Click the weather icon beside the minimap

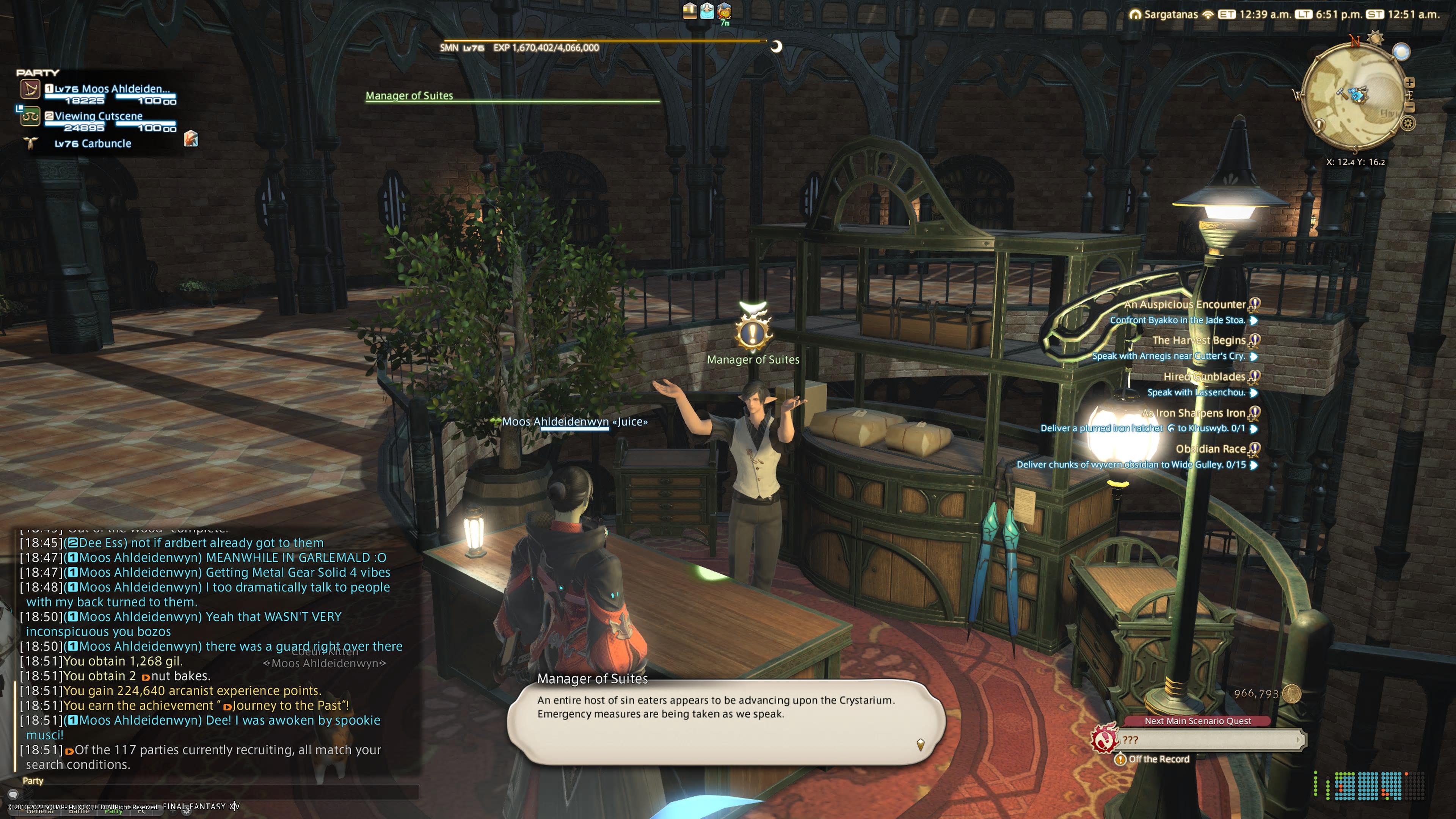pos(1401,52)
